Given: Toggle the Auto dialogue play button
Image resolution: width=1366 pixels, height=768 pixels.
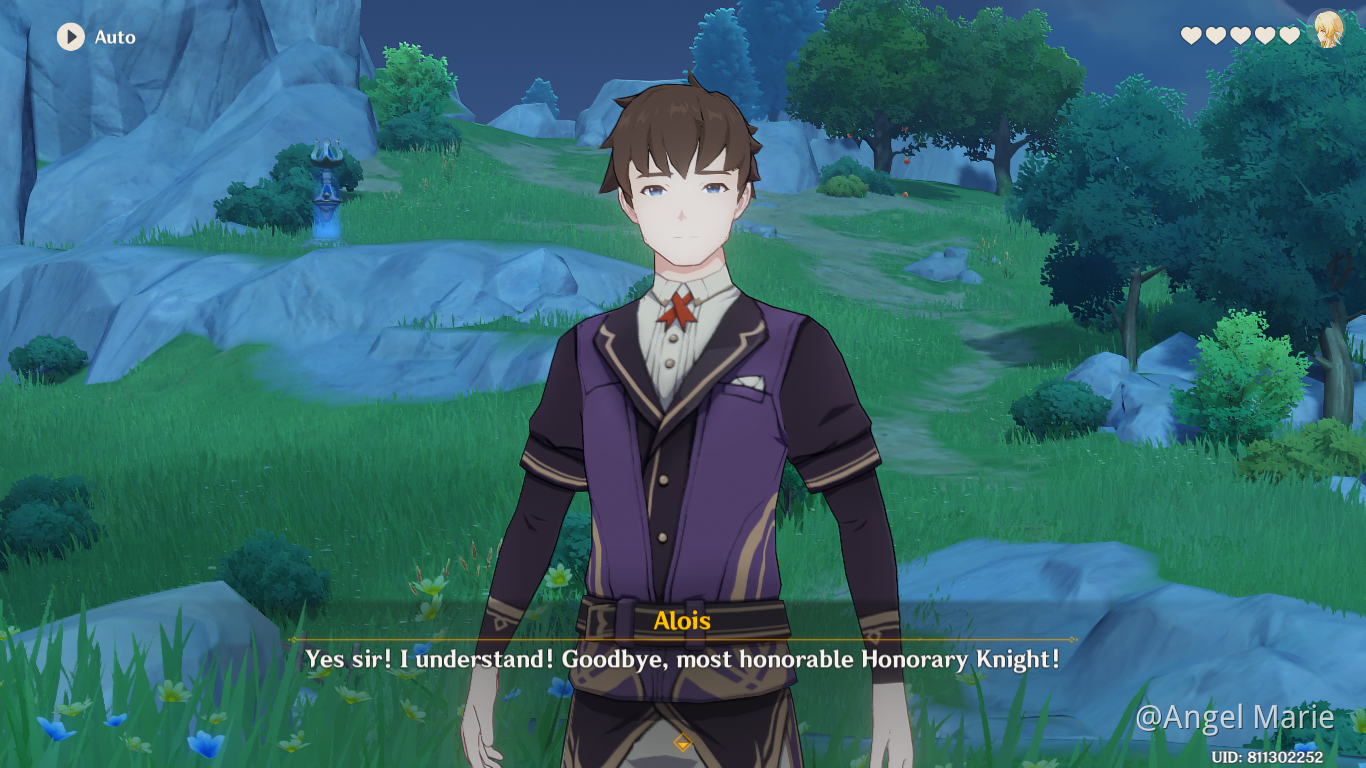Looking at the screenshot, I should click(71, 37).
